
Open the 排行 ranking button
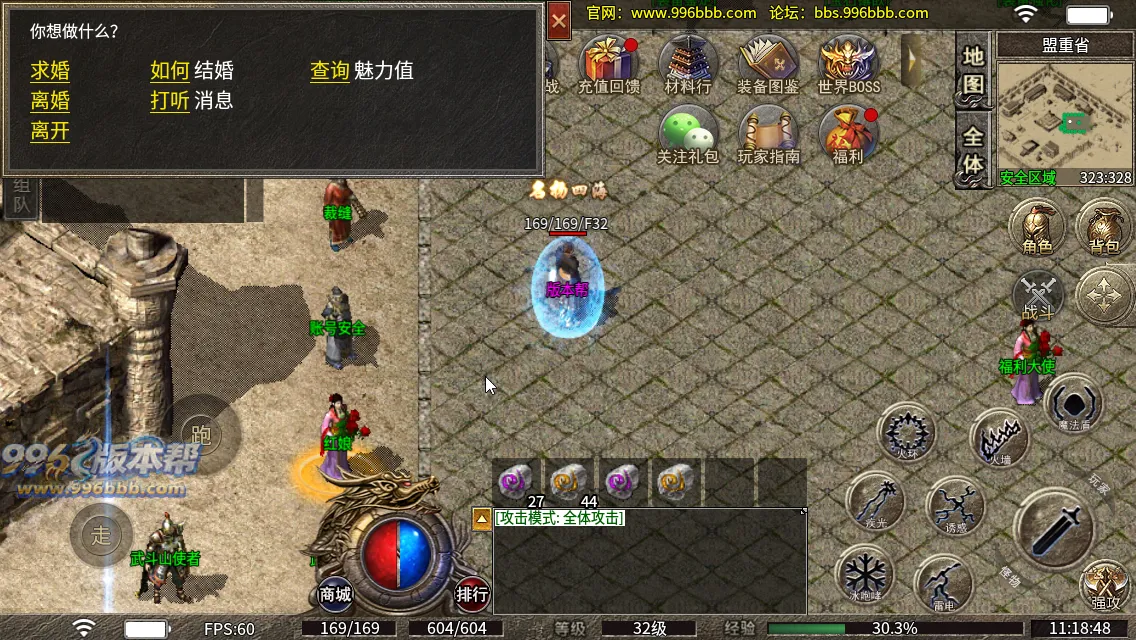[x=473, y=594]
